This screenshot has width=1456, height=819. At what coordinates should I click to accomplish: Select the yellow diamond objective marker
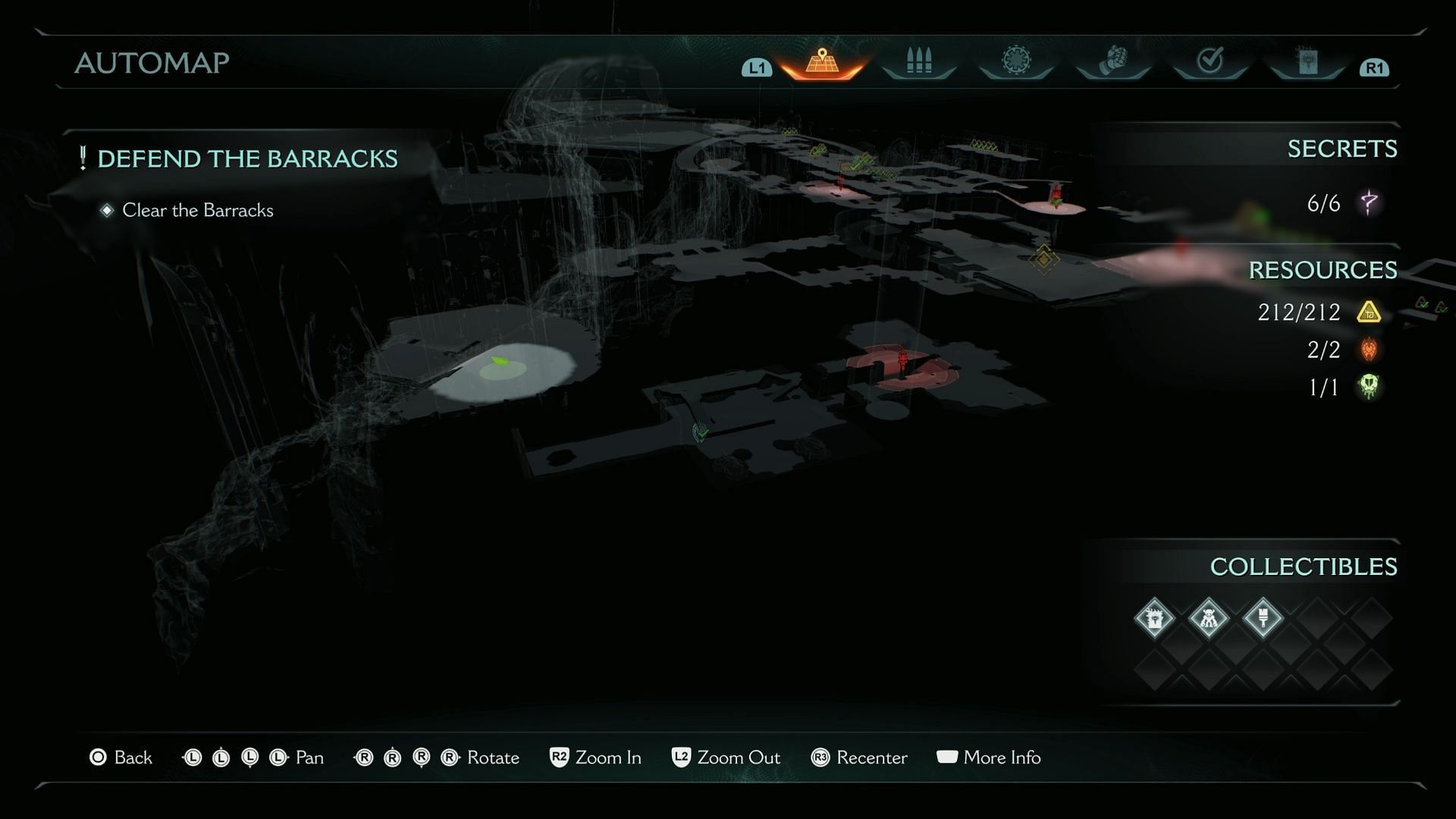pyautogui.click(x=1043, y=259)
